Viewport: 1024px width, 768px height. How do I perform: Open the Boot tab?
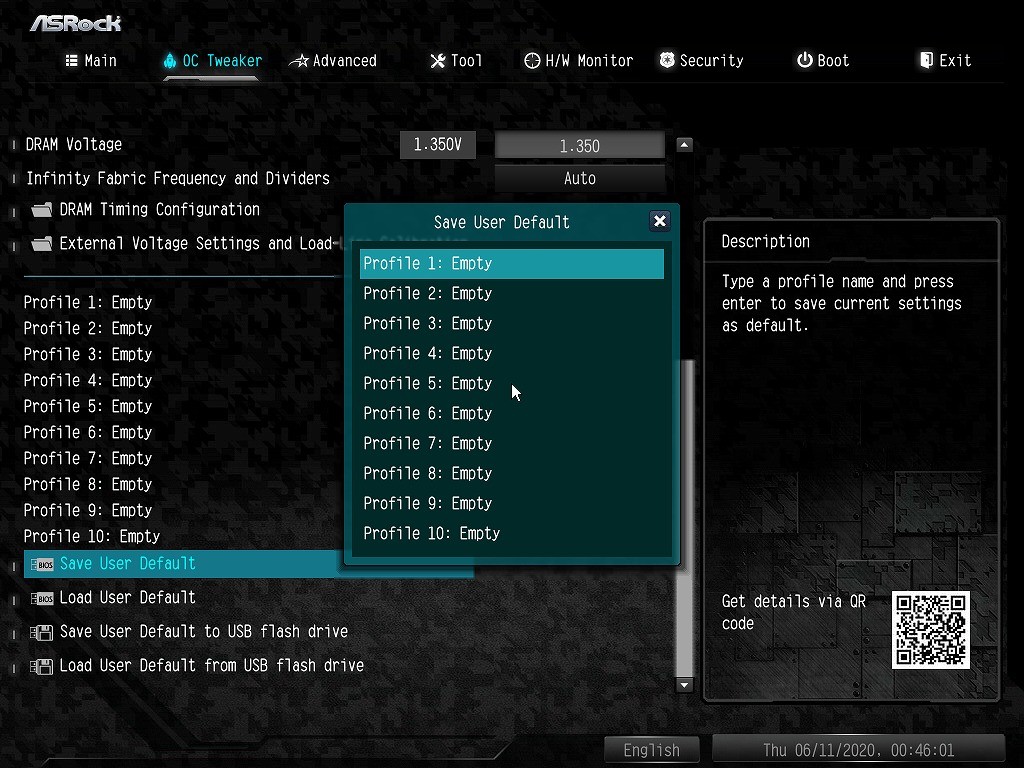point(823,61)
